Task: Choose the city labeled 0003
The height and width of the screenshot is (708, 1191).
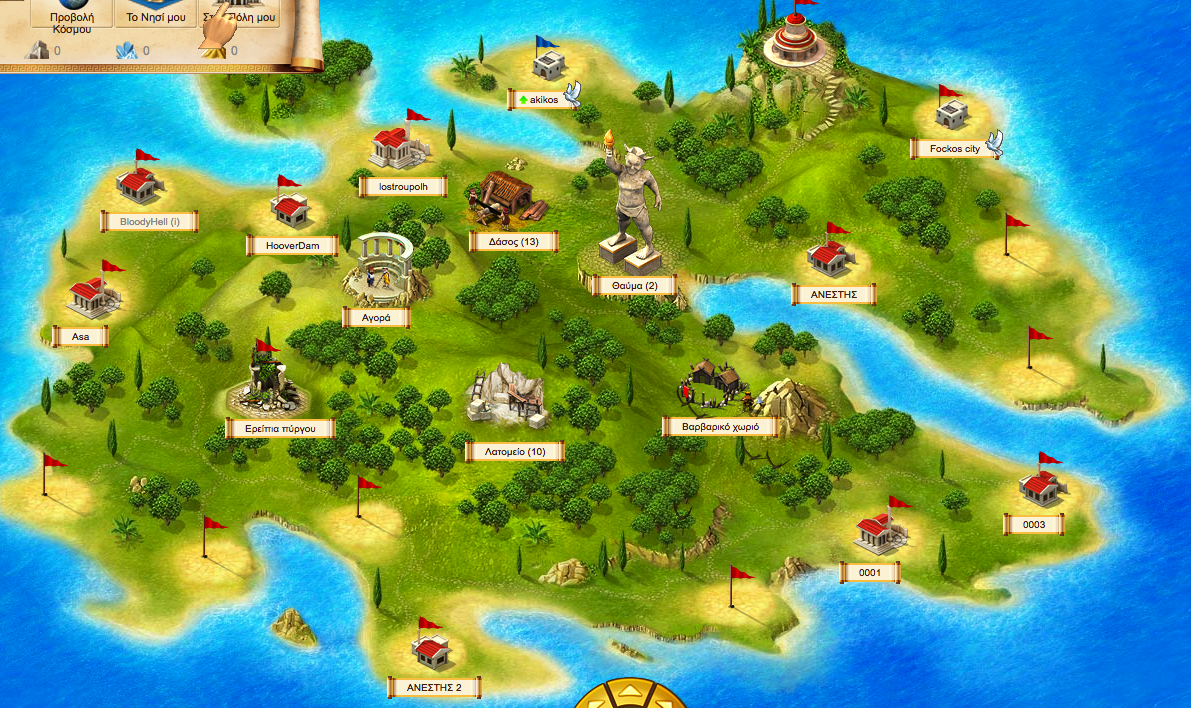Action: [1034, 524]
